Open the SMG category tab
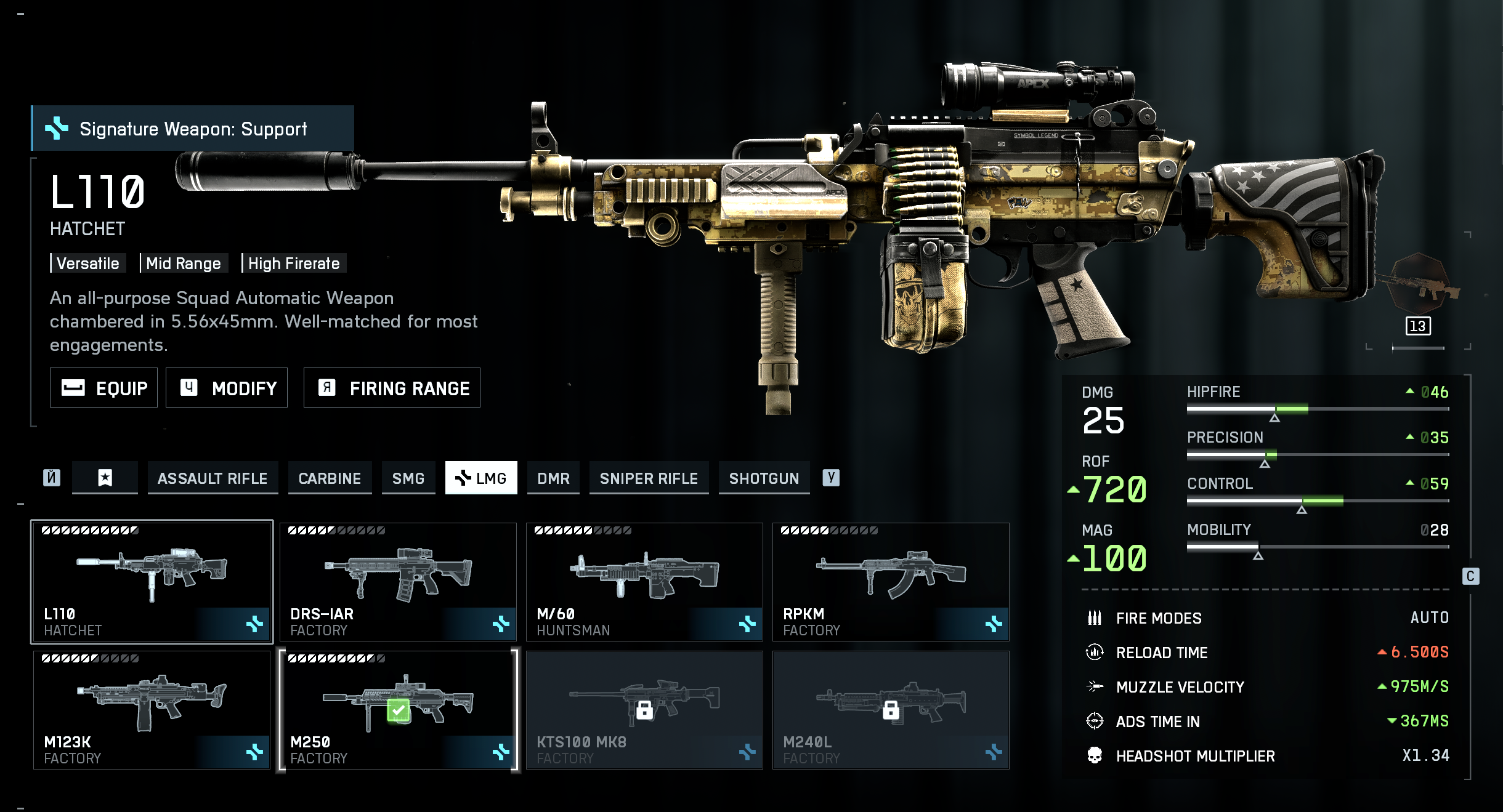 (x=408, y=478)
